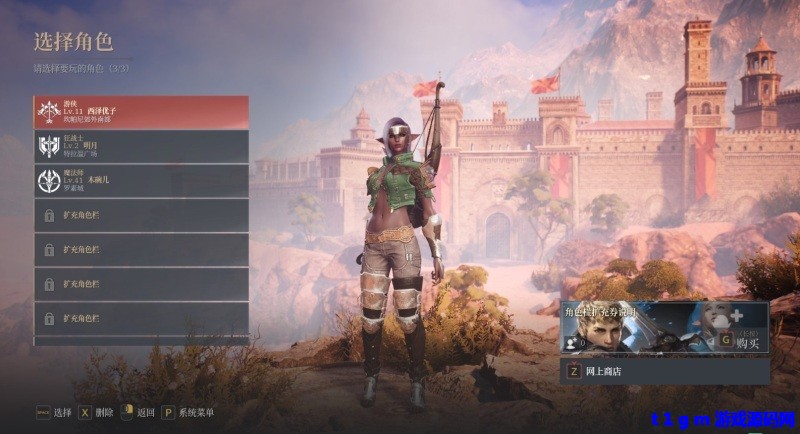Choose the Lv.2 Berserker character 明月
This screenshot has width=800, height=434.
tap(141, 146)
